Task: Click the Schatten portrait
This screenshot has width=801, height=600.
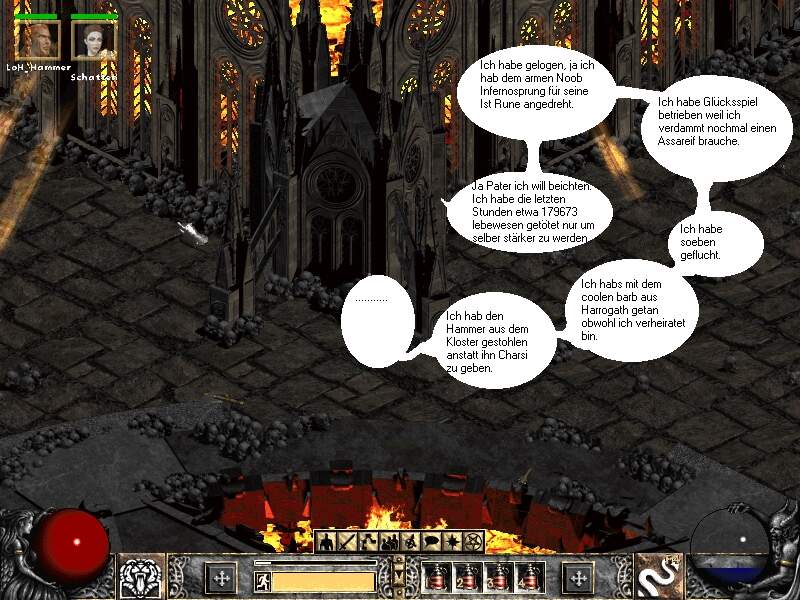Action: pyautogui.click(x=95, y=40)
